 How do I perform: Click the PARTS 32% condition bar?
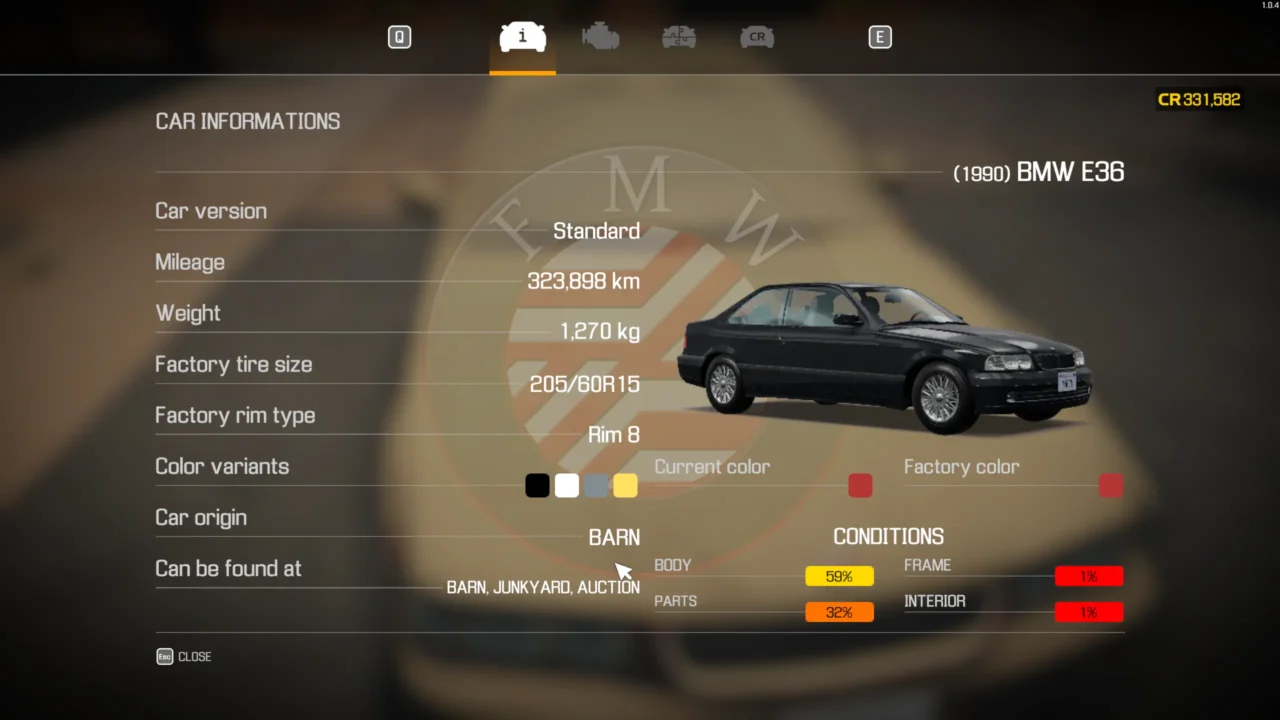[x=839, y=611]
